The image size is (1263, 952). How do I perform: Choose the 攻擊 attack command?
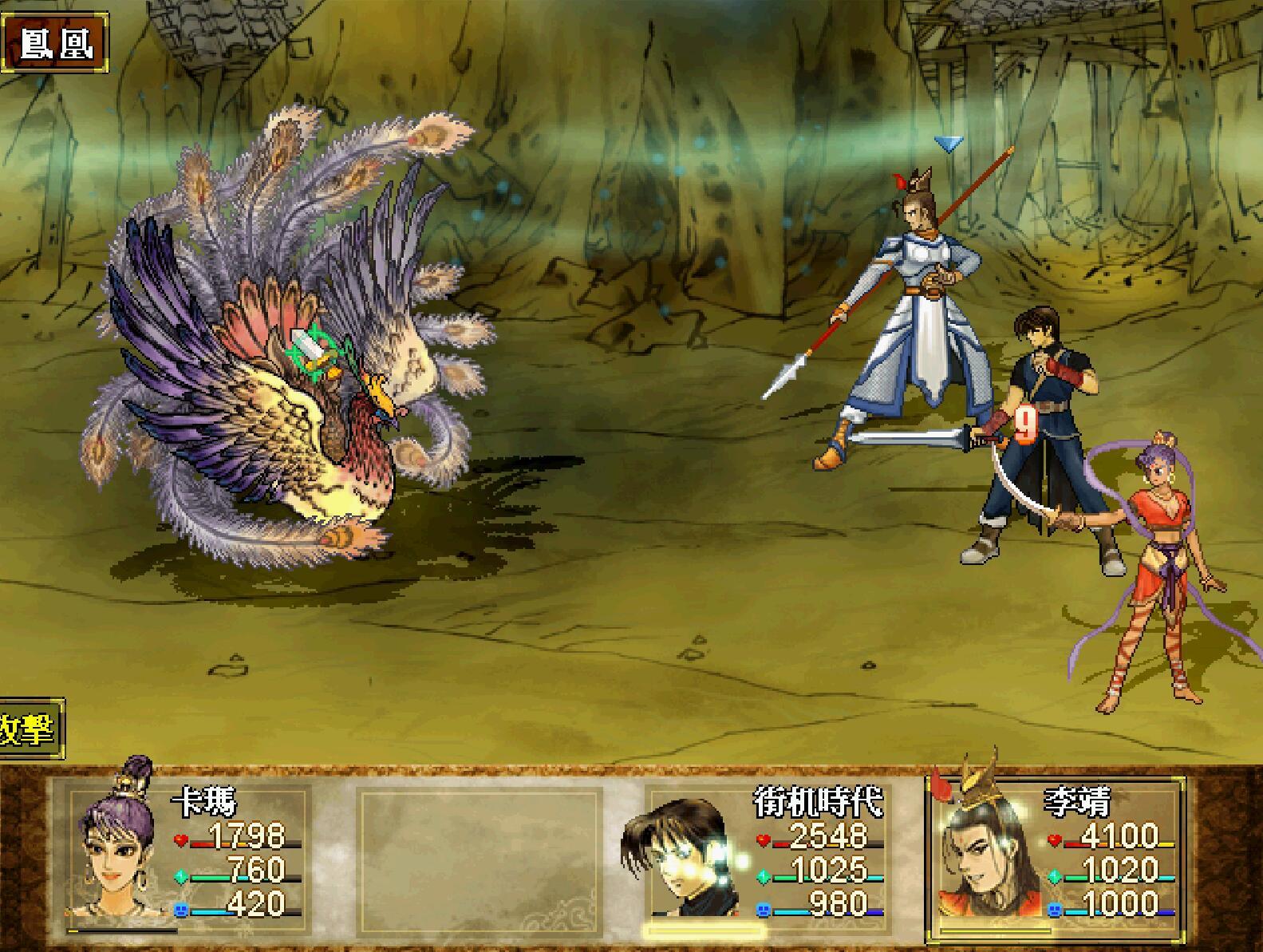coord(30,729)
